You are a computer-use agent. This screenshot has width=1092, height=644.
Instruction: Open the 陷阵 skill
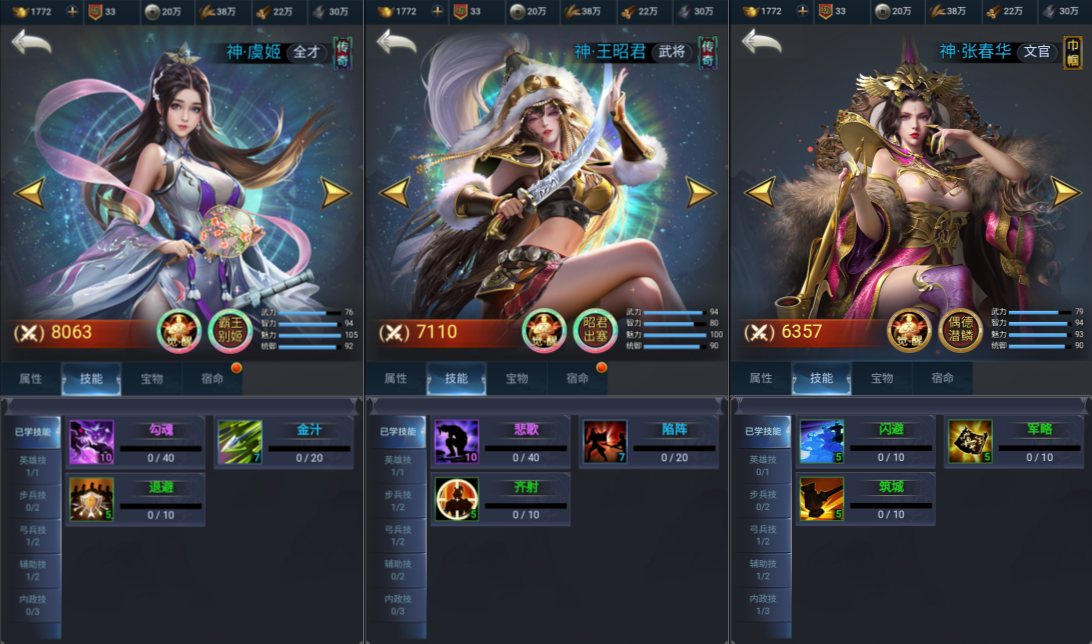tap(605, 441)
